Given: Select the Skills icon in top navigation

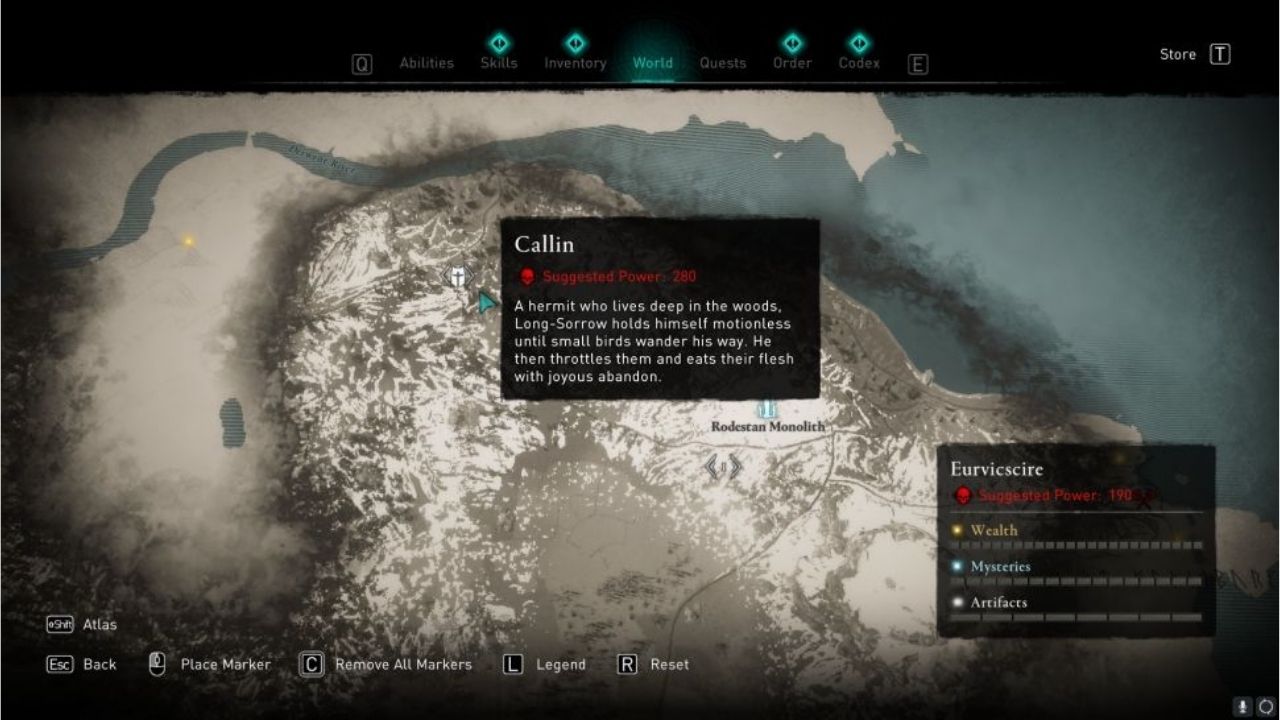Looking at the screenshot, I should pyautogui.click(x=497, y=43).
